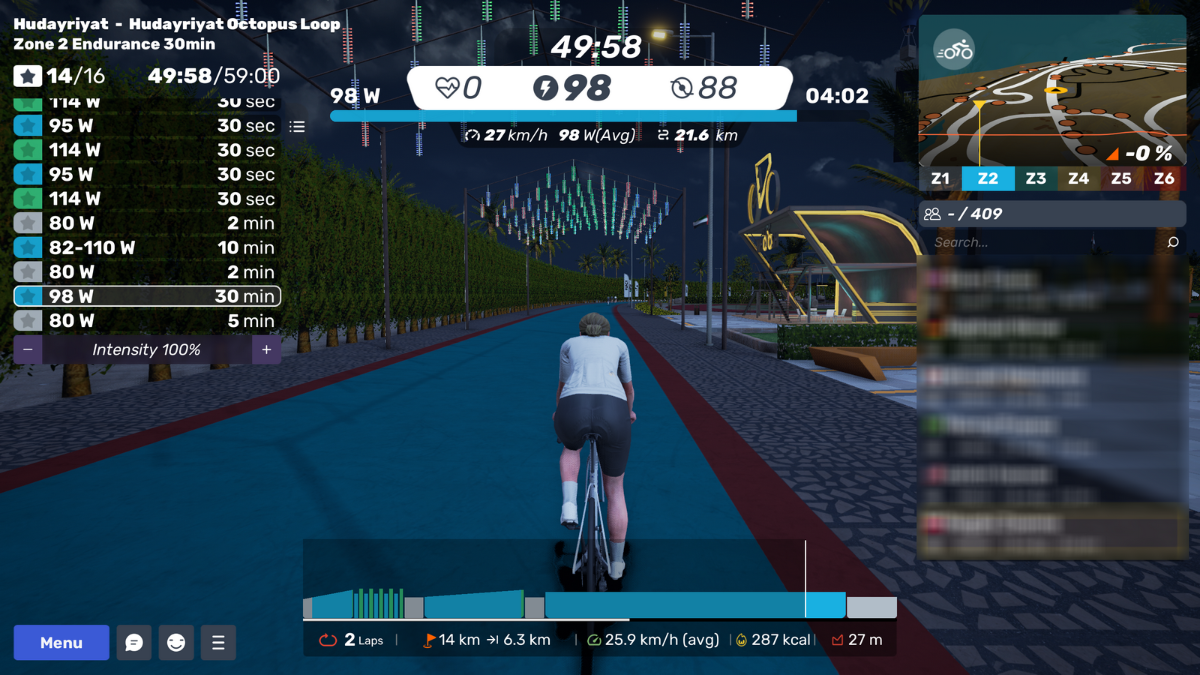1200x675 pixels.
Task: Open the three-line list button beside emoji
Action: coord(218,643)
